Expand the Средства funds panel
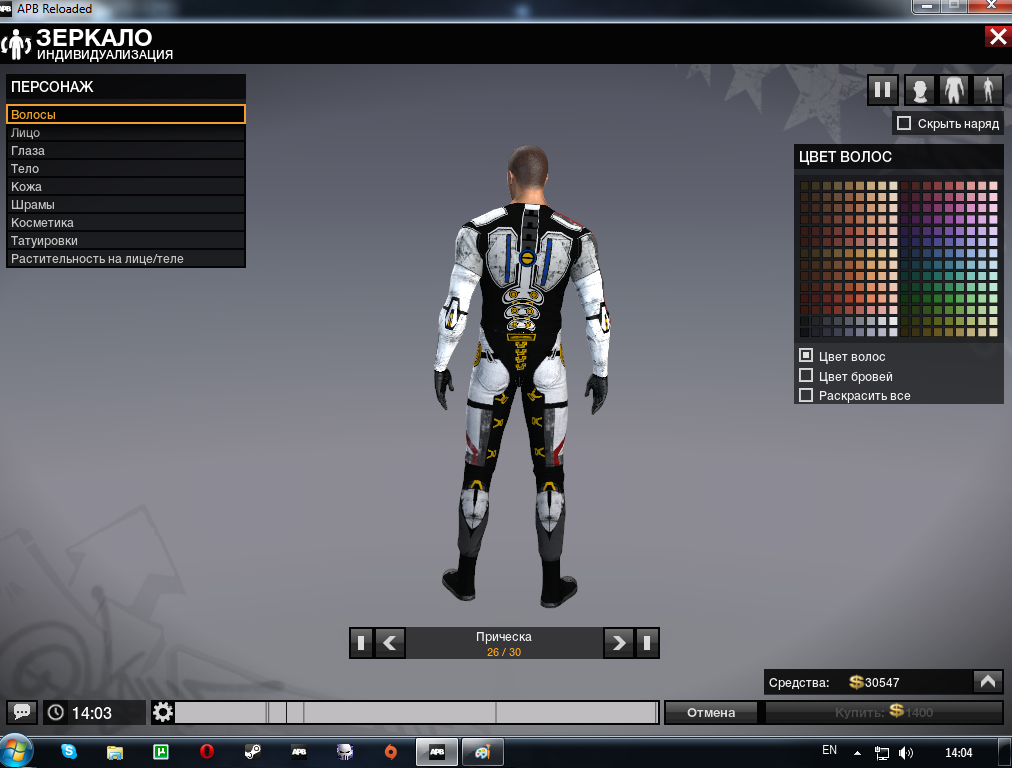The width and height of the screenshot is (1012, 768). (987, 682)
